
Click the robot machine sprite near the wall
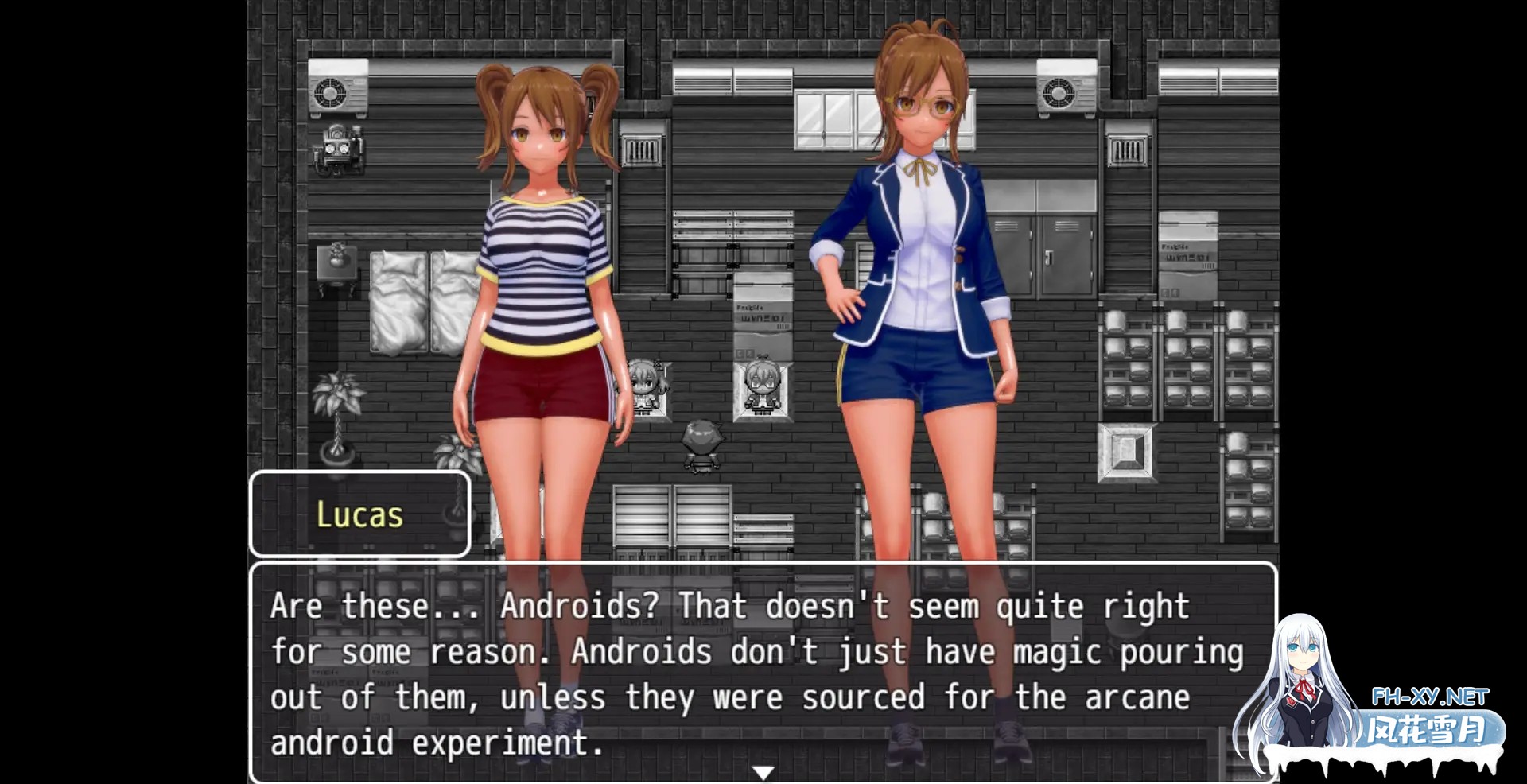coord(338,151)
